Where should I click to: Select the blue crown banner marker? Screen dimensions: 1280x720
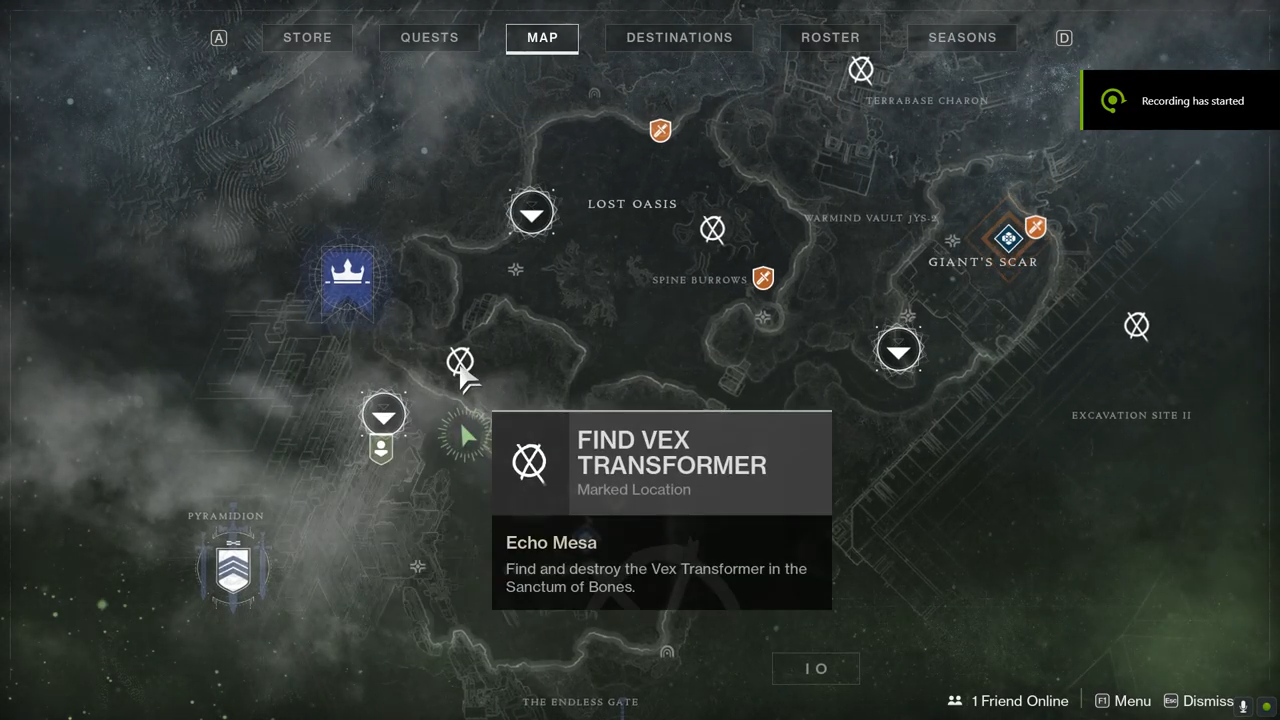point(347,274)
